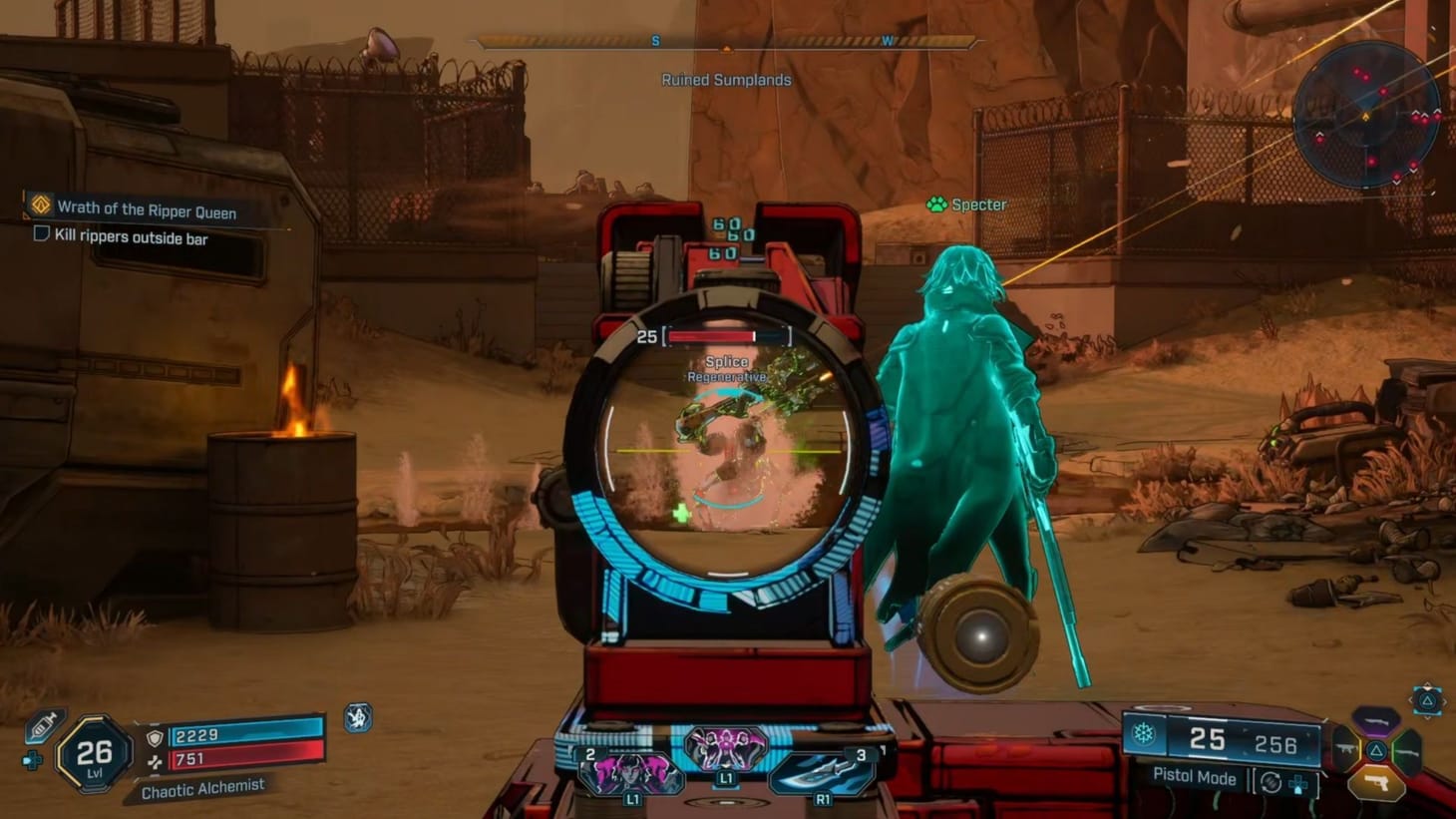Image resolution: width=1456 pixels, height=819 pixels.
Task: Click the pistol icon on the weapon selector
Action: click(x=1378, y=783)
